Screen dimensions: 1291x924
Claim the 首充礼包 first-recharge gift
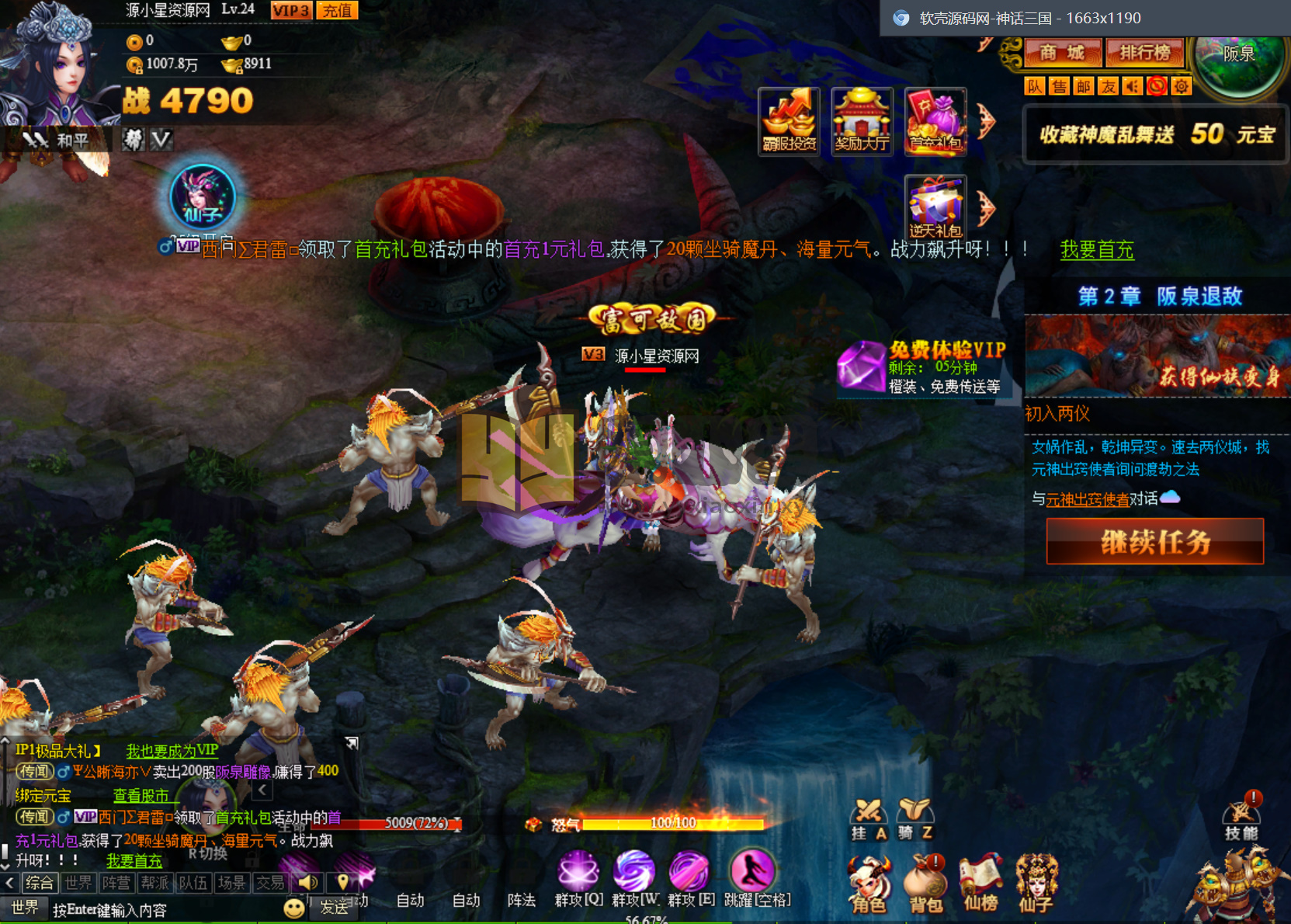[x=935, y=120]
